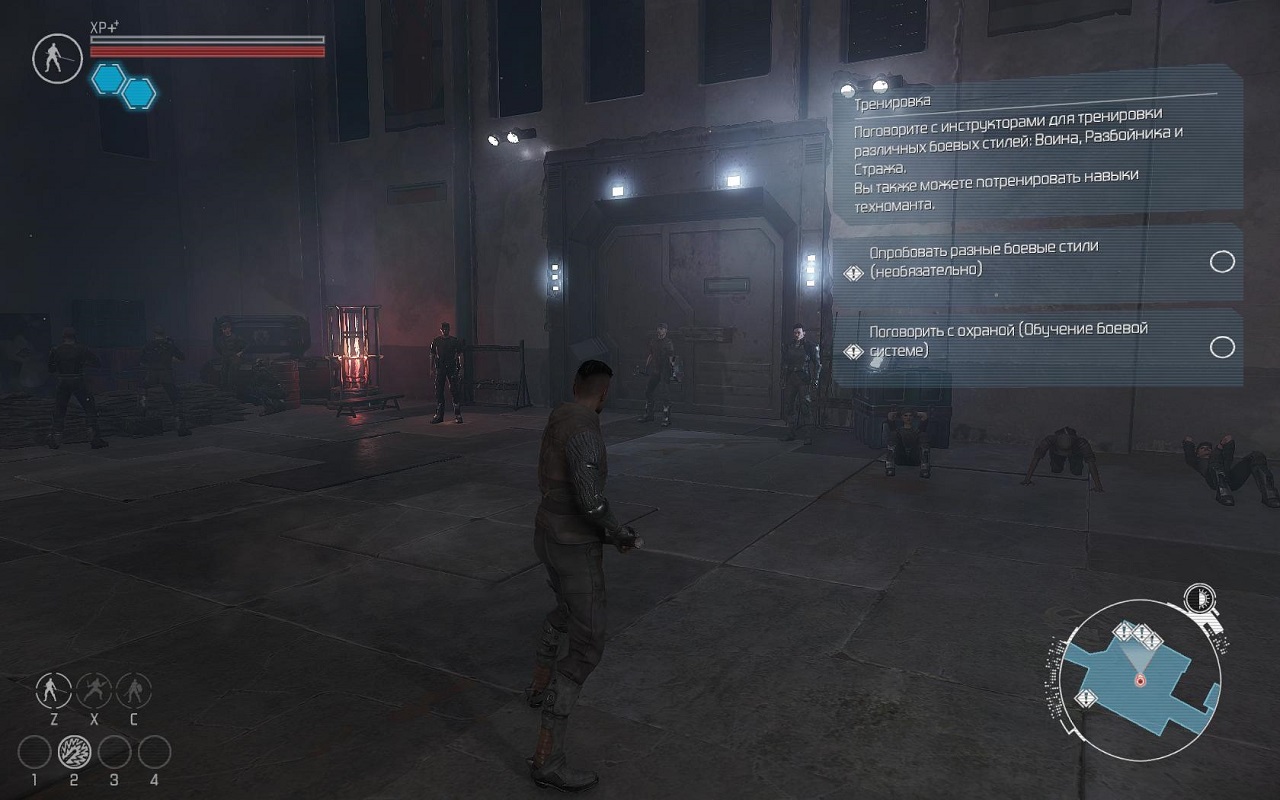The image size is (1280, 800).
Task: Select the Warrior stance icon labeled Z
Action: point(53,689)
